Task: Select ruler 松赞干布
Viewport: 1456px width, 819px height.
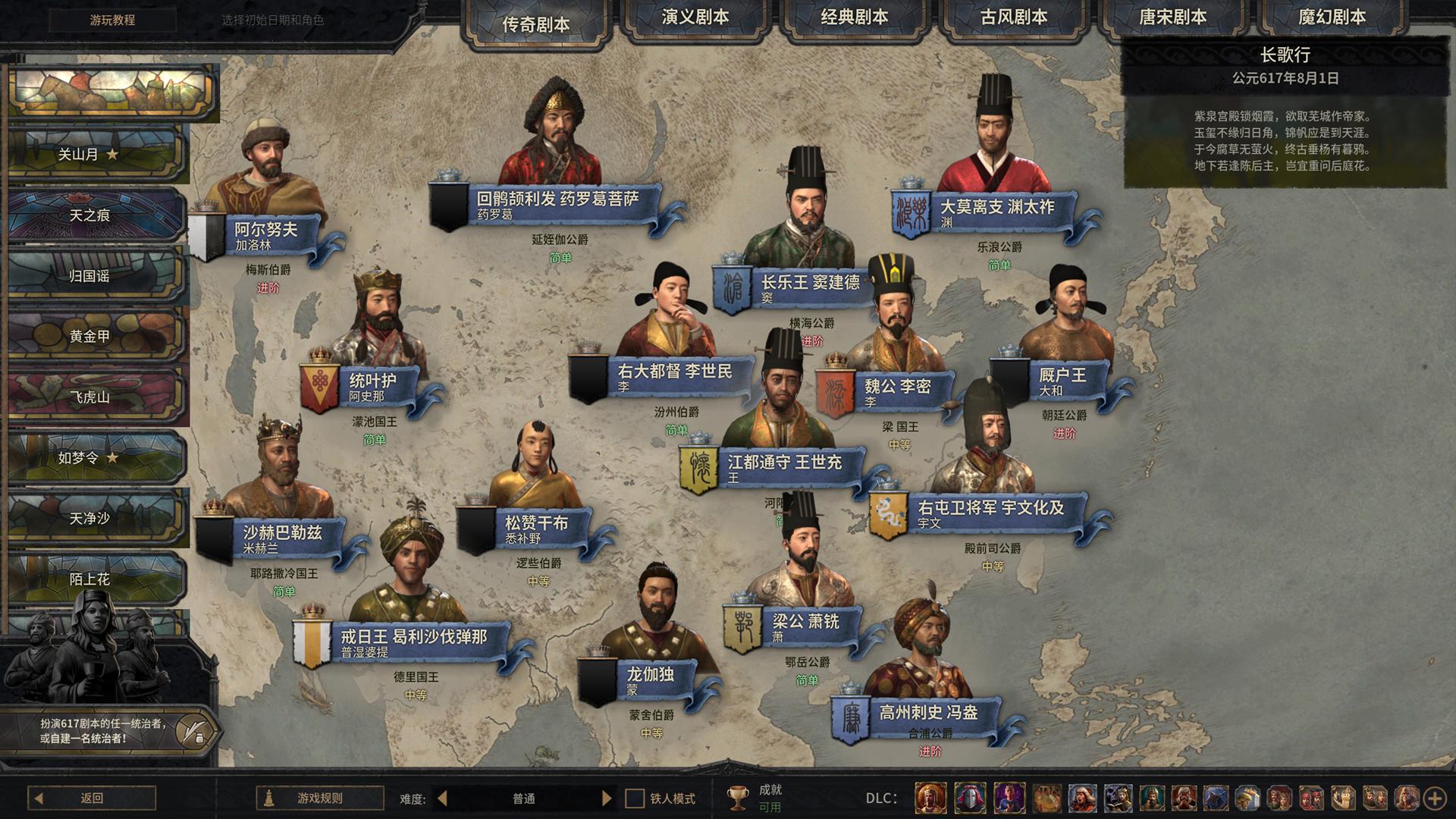Action: pos(535,523)
